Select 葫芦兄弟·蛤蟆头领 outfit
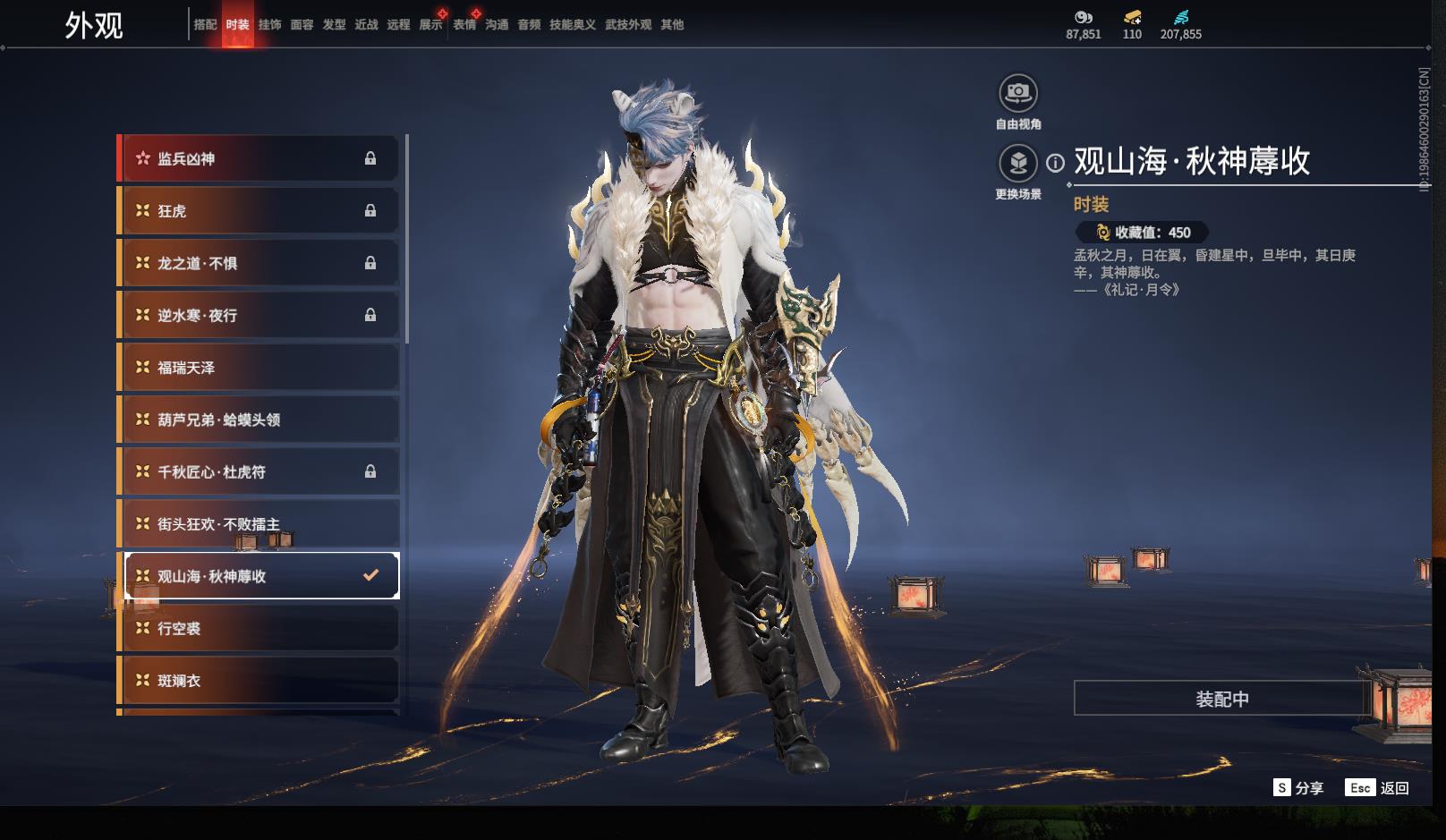Viewport: 1446px width, 840px height. tap(259, 420)
